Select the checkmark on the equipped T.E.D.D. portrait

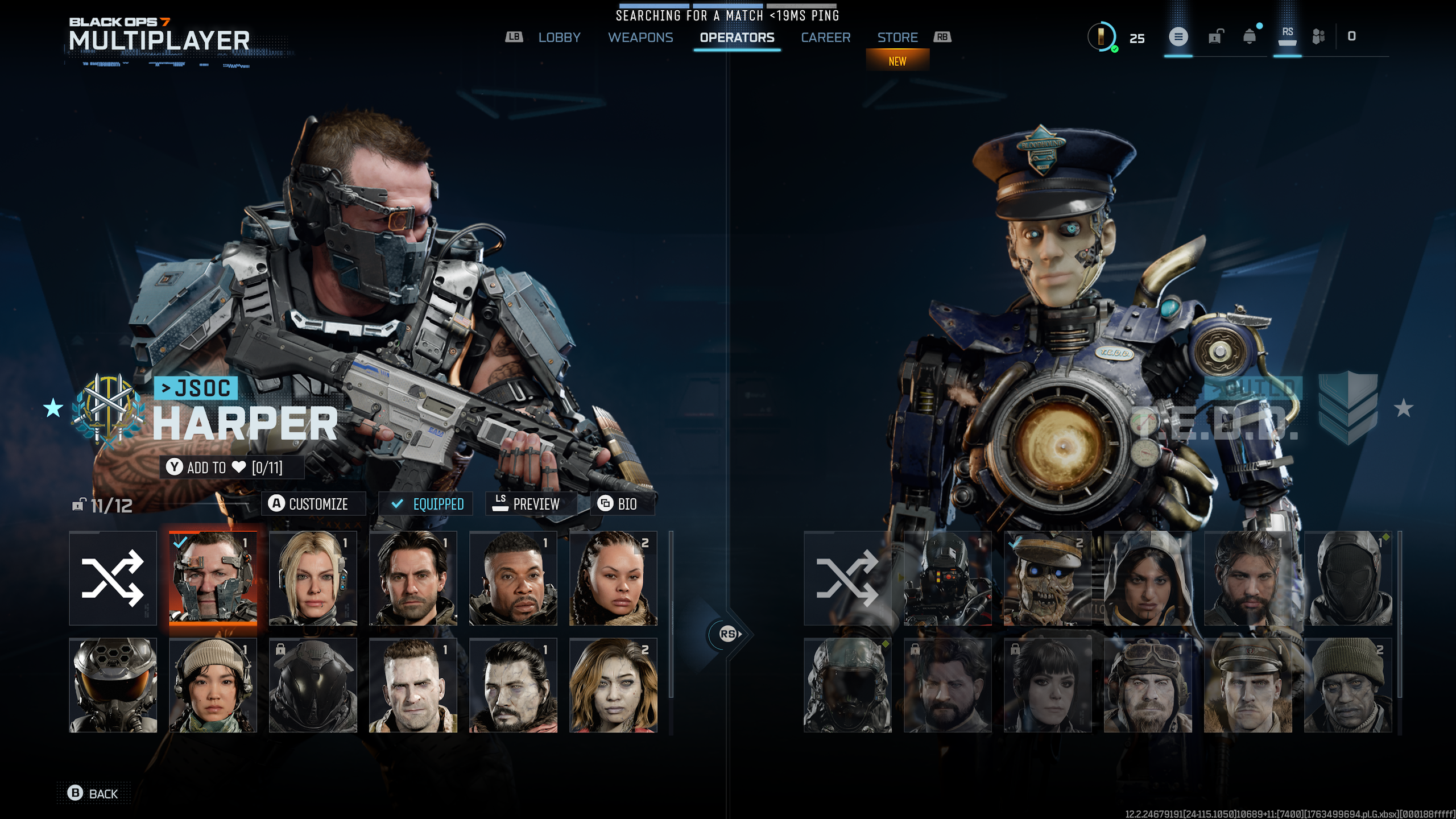(x=1016, y=544)
